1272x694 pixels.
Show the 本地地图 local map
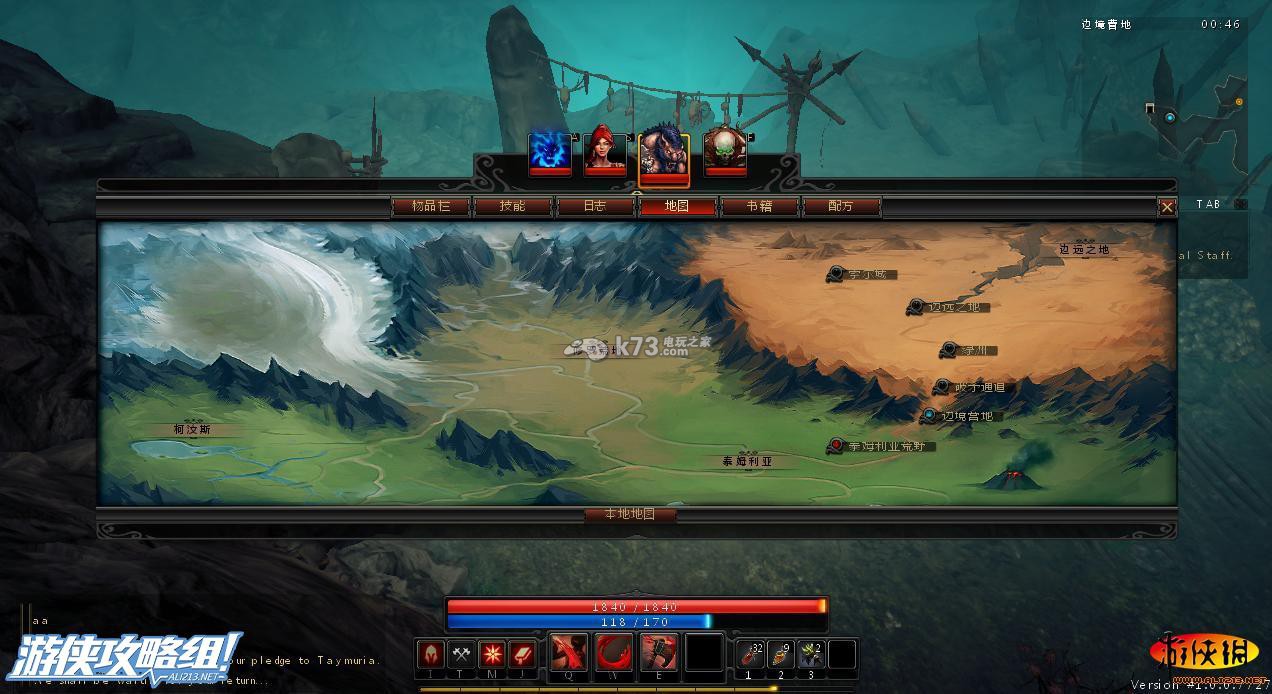click(x=630, y=514)
